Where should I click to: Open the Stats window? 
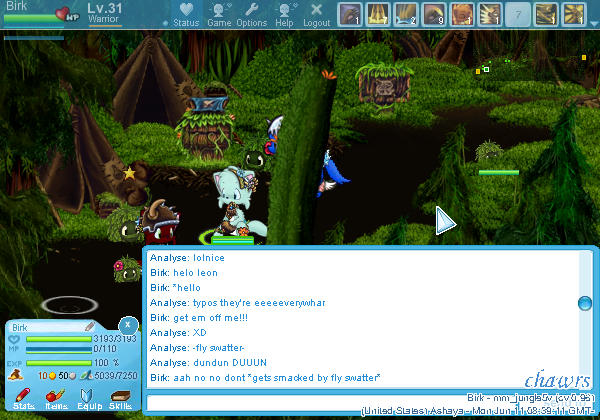(x=23, y=400)
